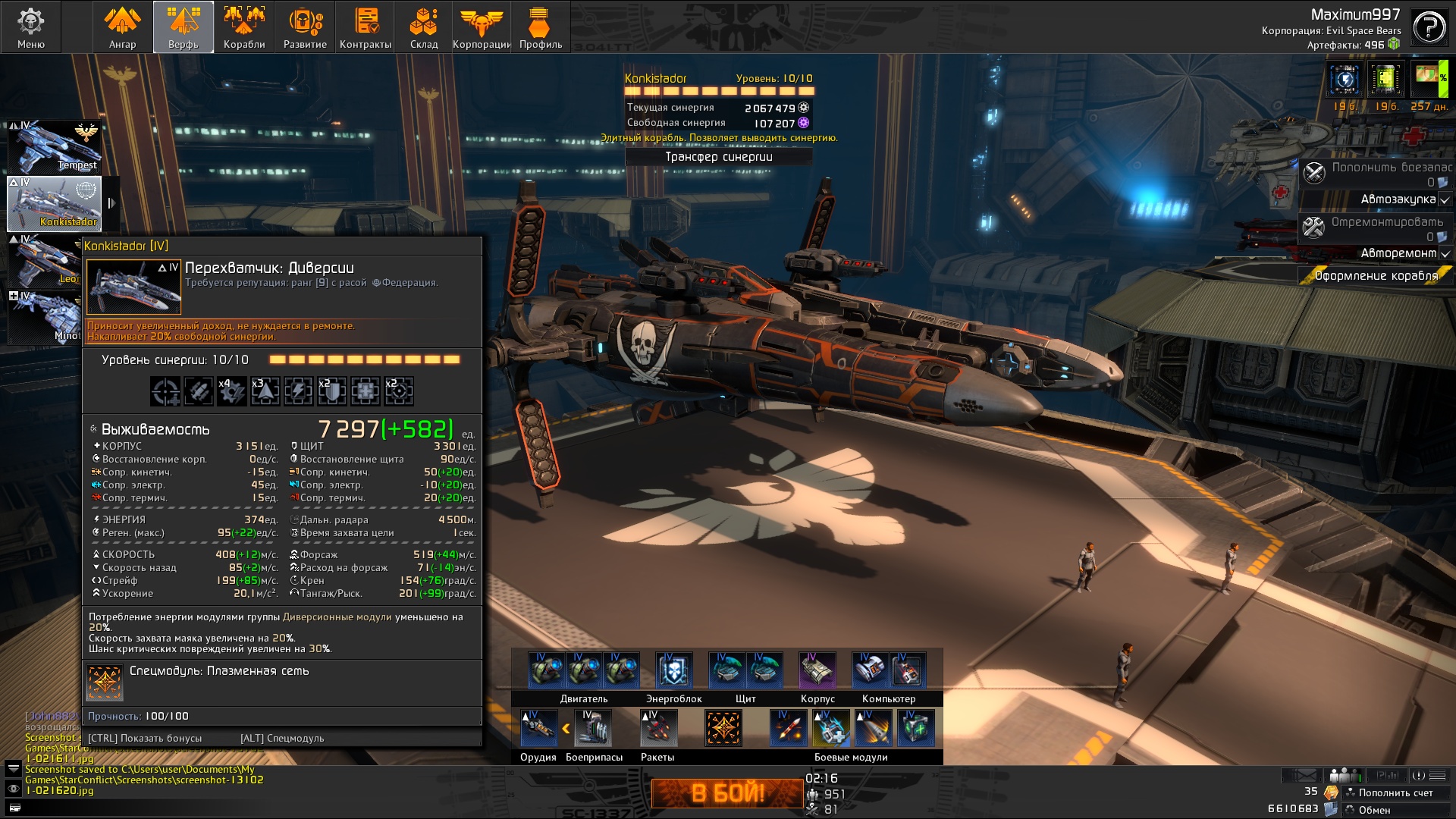Select the Плазменная сеть module slot in loadout
The image size is (1456, 819).
(723, 728)
